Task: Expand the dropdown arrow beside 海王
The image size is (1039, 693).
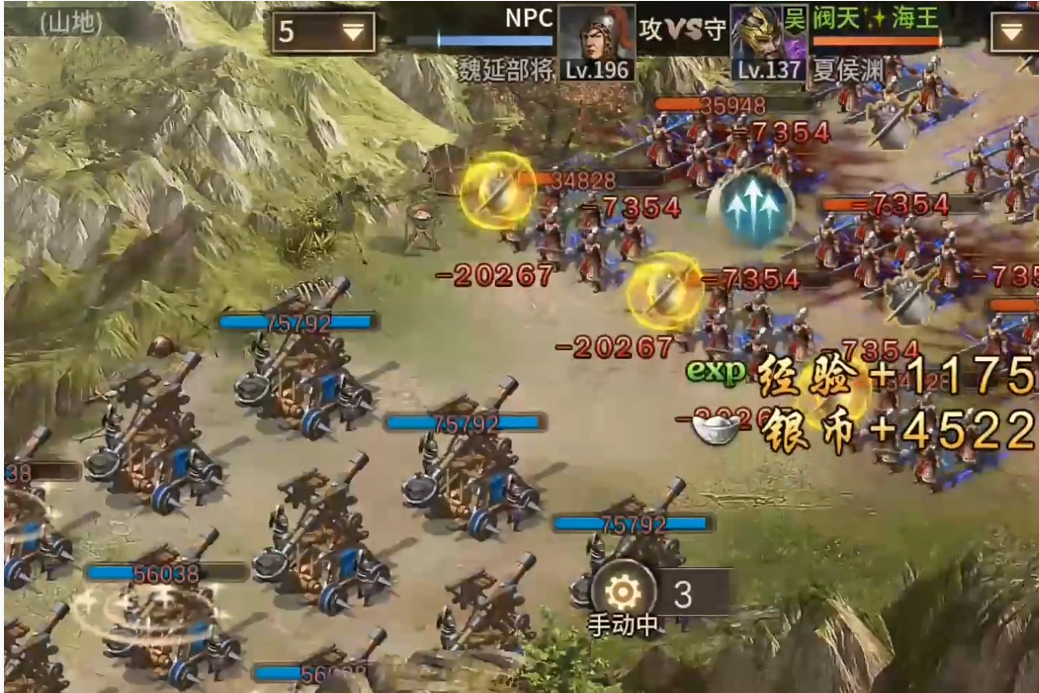Action: pos(1013,32)
